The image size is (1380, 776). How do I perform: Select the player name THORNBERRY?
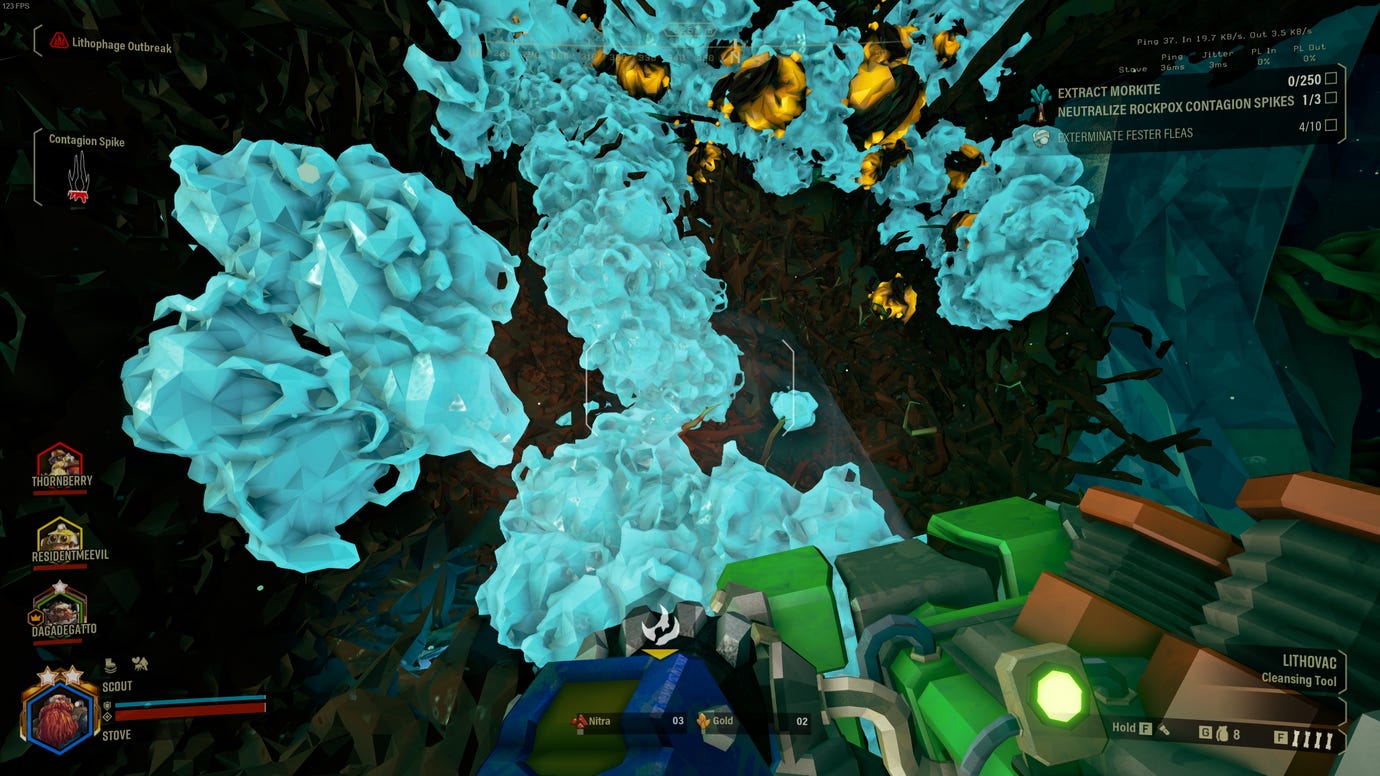[x=61, y=481]
